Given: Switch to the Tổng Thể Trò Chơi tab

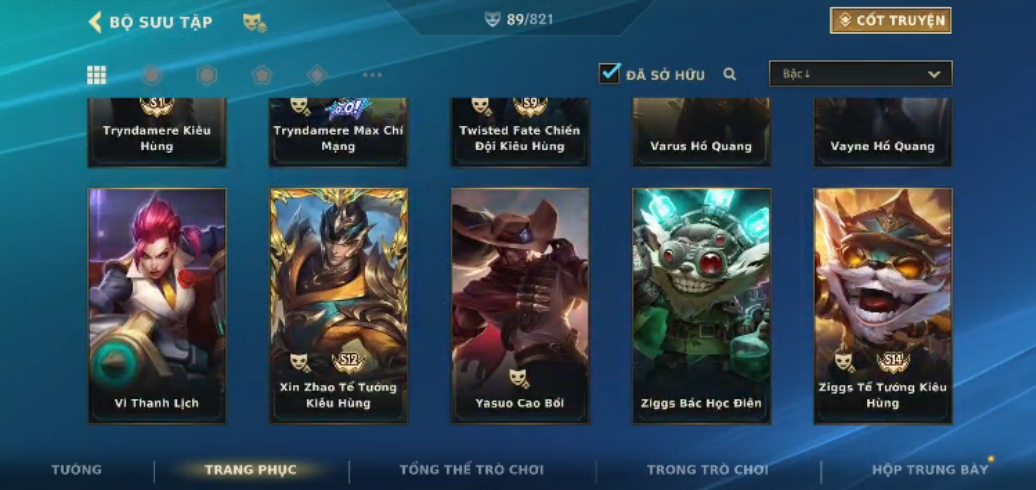Looking at the screenshot, I should click(472, 470).
